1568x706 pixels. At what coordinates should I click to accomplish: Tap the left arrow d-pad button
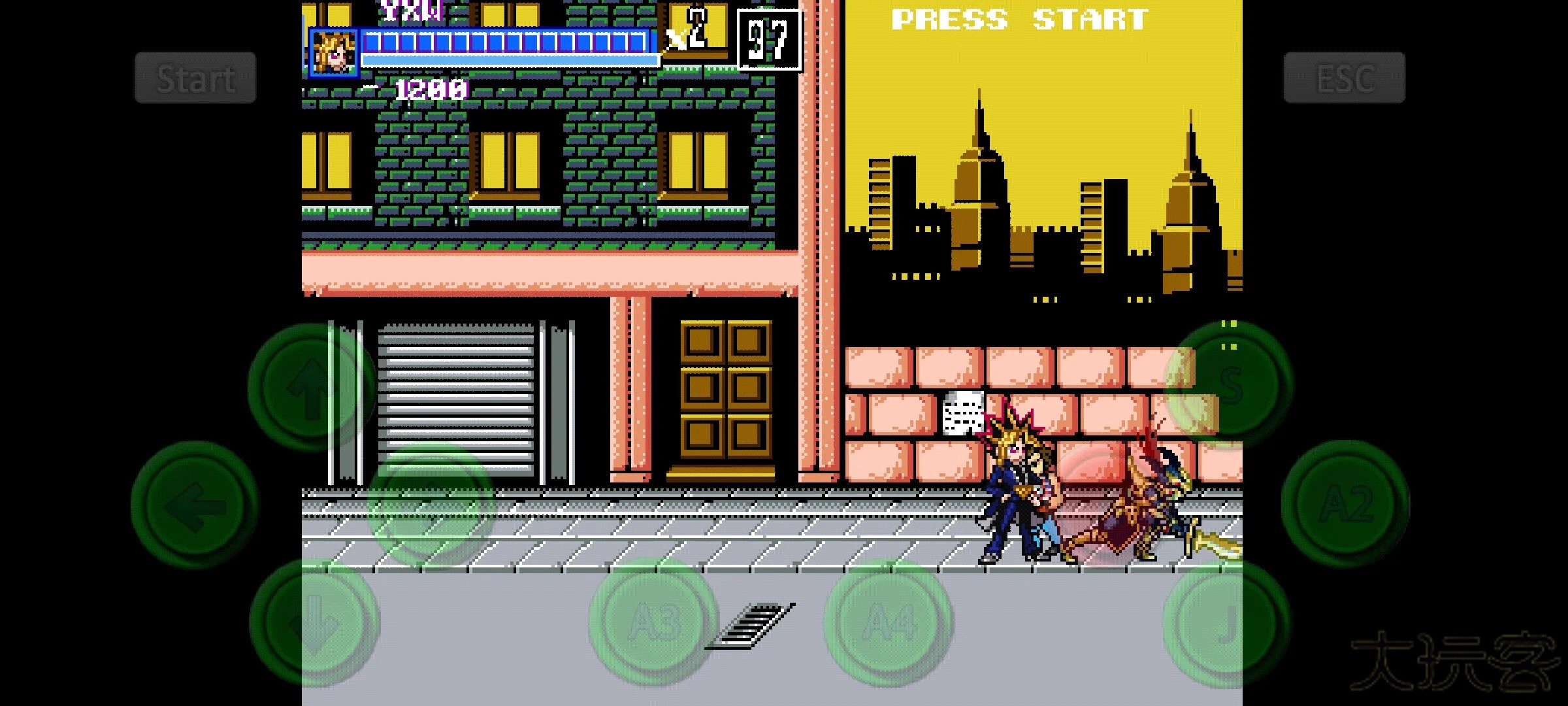(195, 505)
